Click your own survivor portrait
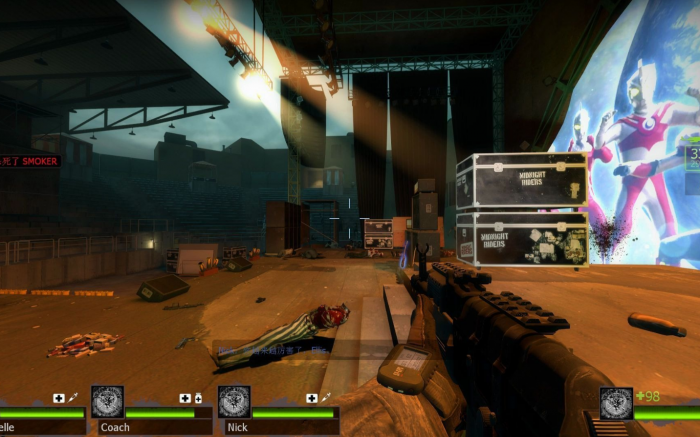Screen dimensions: 700x437 pos(616,403)
